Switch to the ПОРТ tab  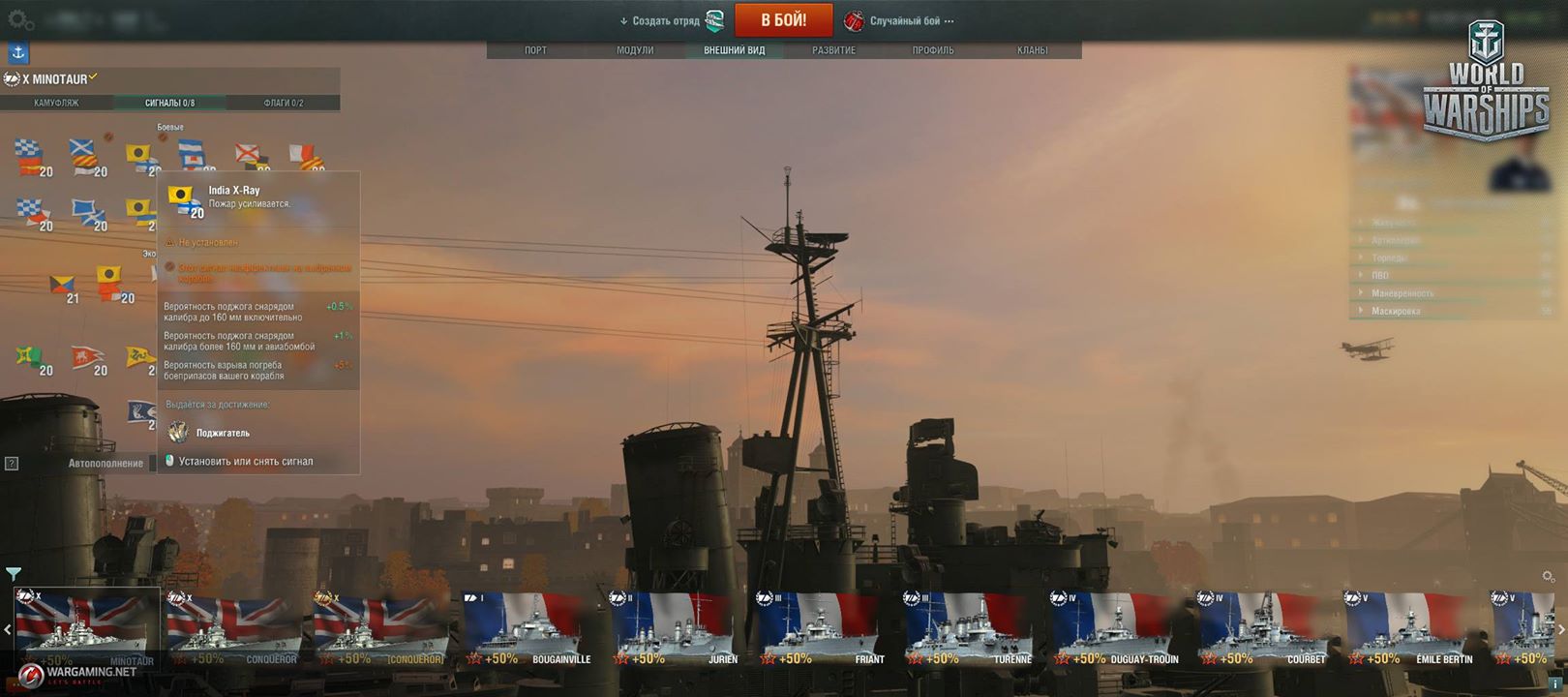(535, 50)
